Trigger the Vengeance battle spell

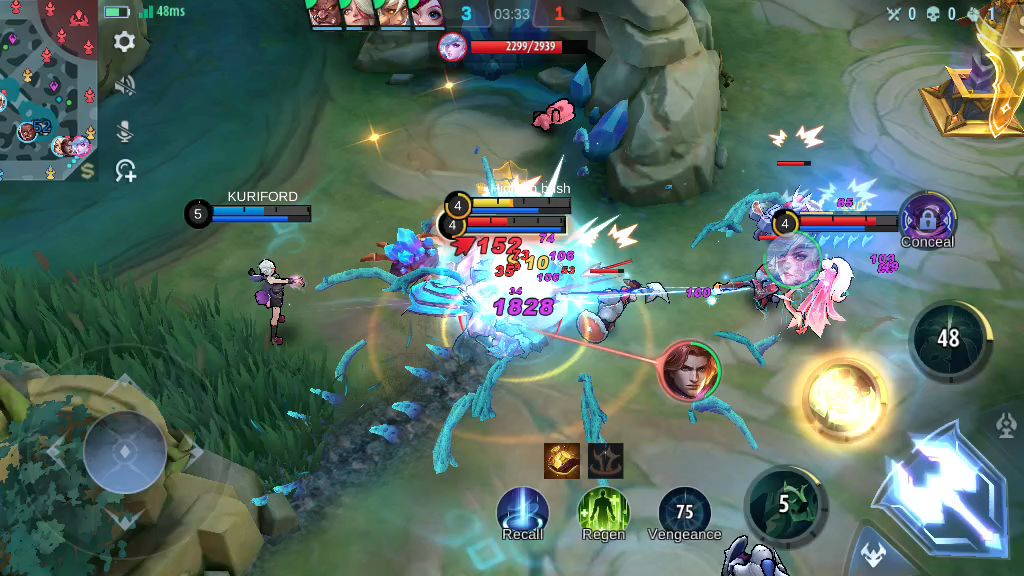click(x=685, y=510)
